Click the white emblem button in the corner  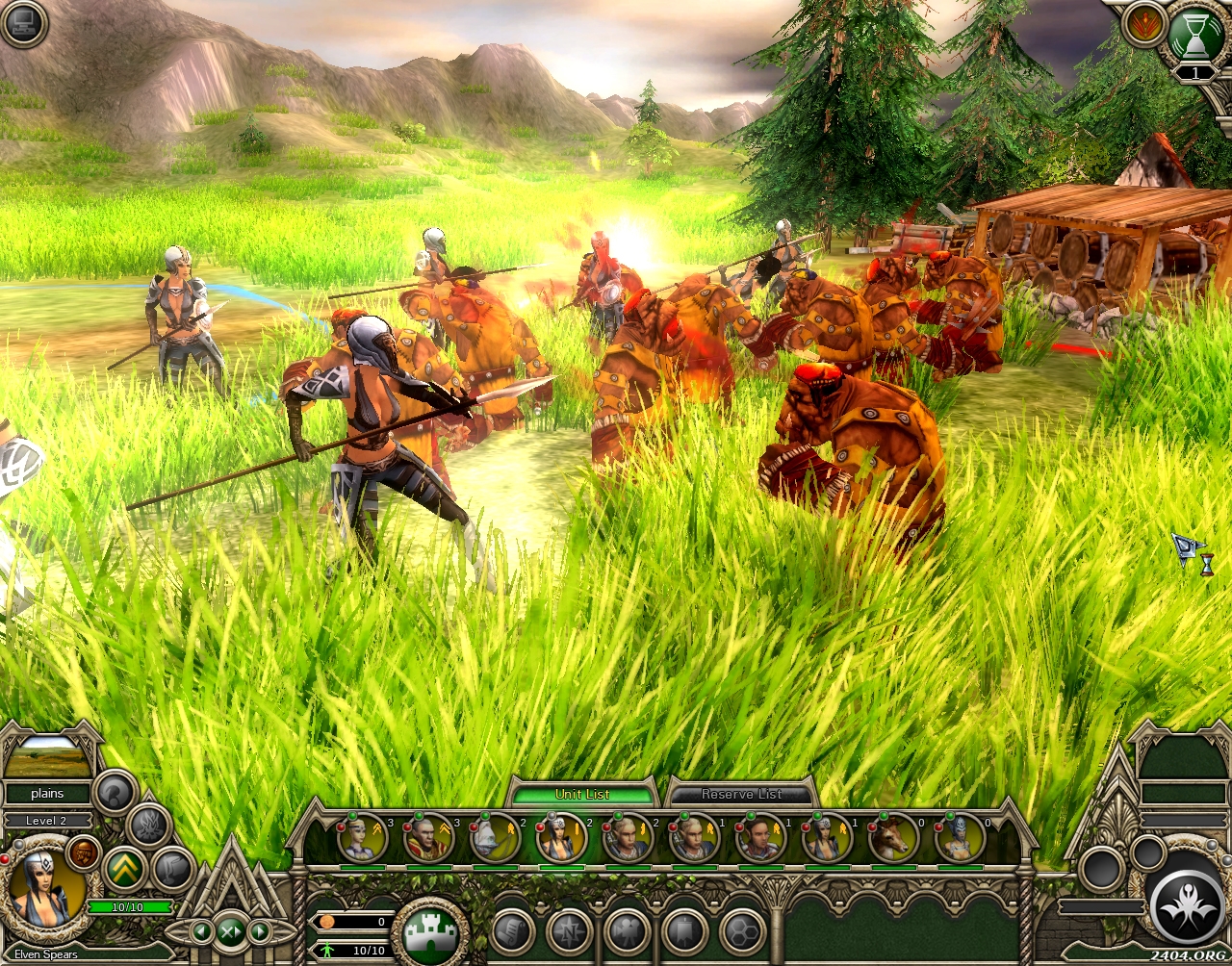tap(1187, 907)
